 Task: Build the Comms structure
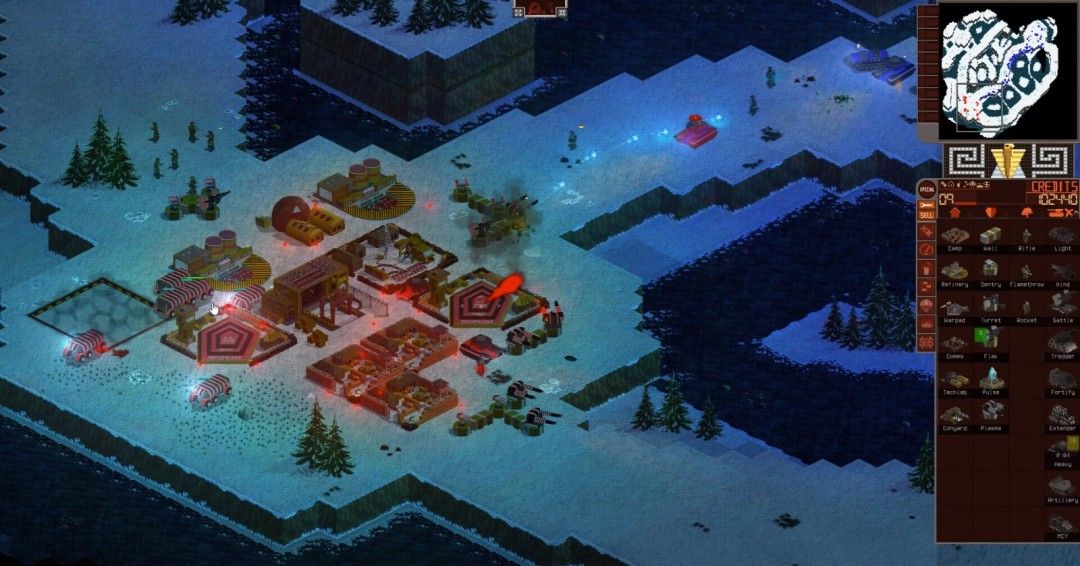pyautogui.click(x=954, y=344)
